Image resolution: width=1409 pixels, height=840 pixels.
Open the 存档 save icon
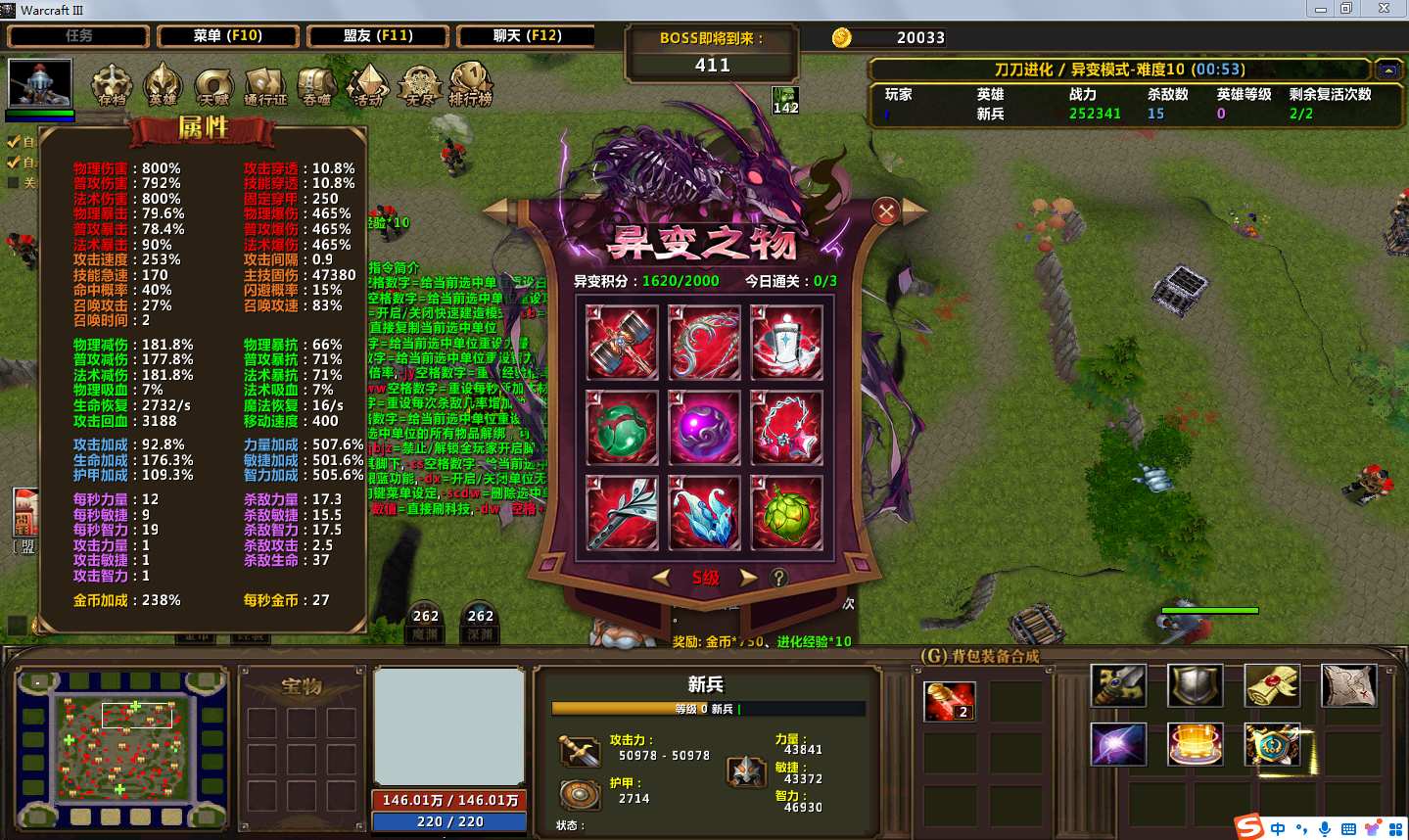(x=112, y=85)
